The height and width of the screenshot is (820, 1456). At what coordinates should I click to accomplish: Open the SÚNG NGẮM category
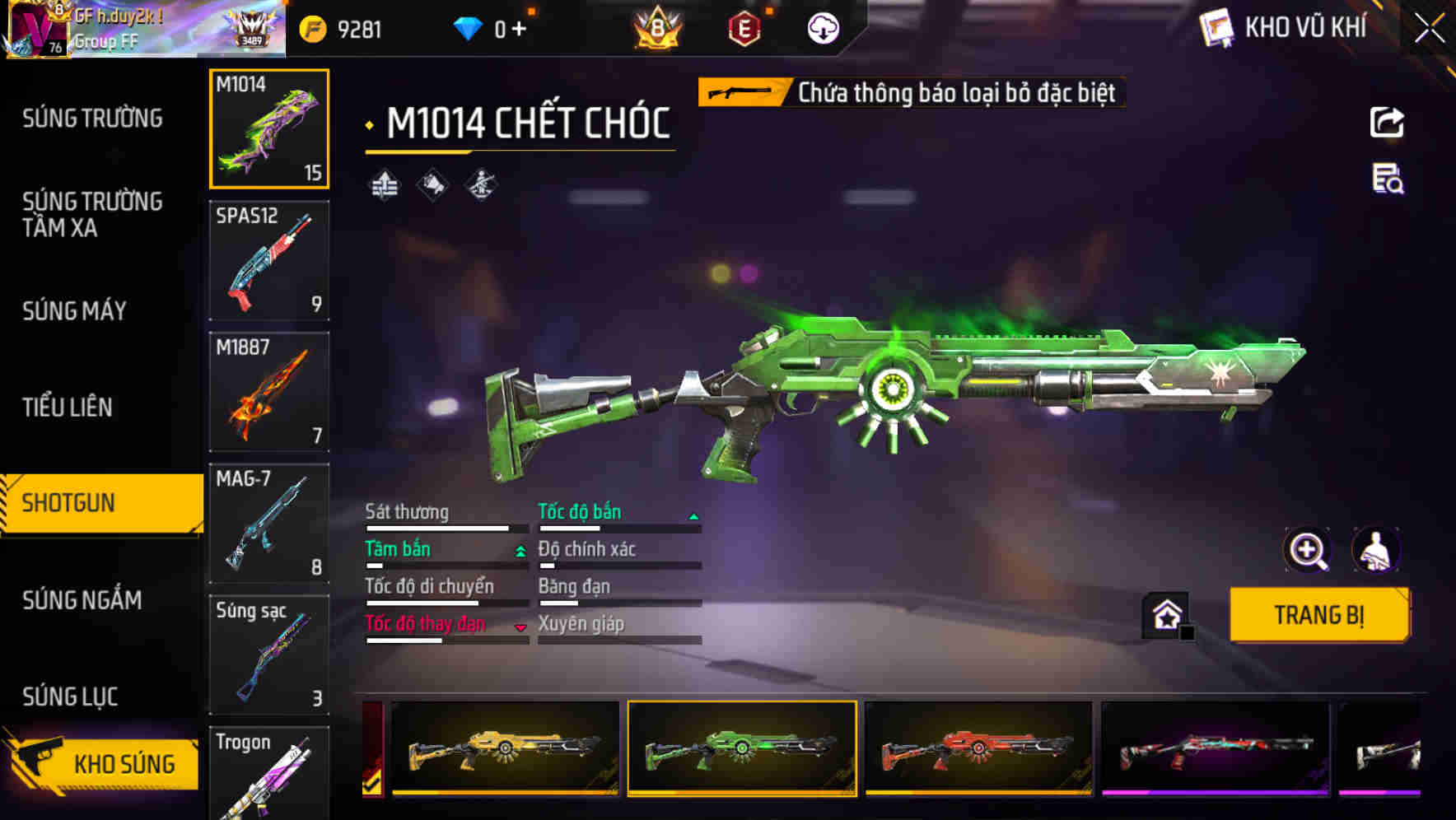(82, 600)
